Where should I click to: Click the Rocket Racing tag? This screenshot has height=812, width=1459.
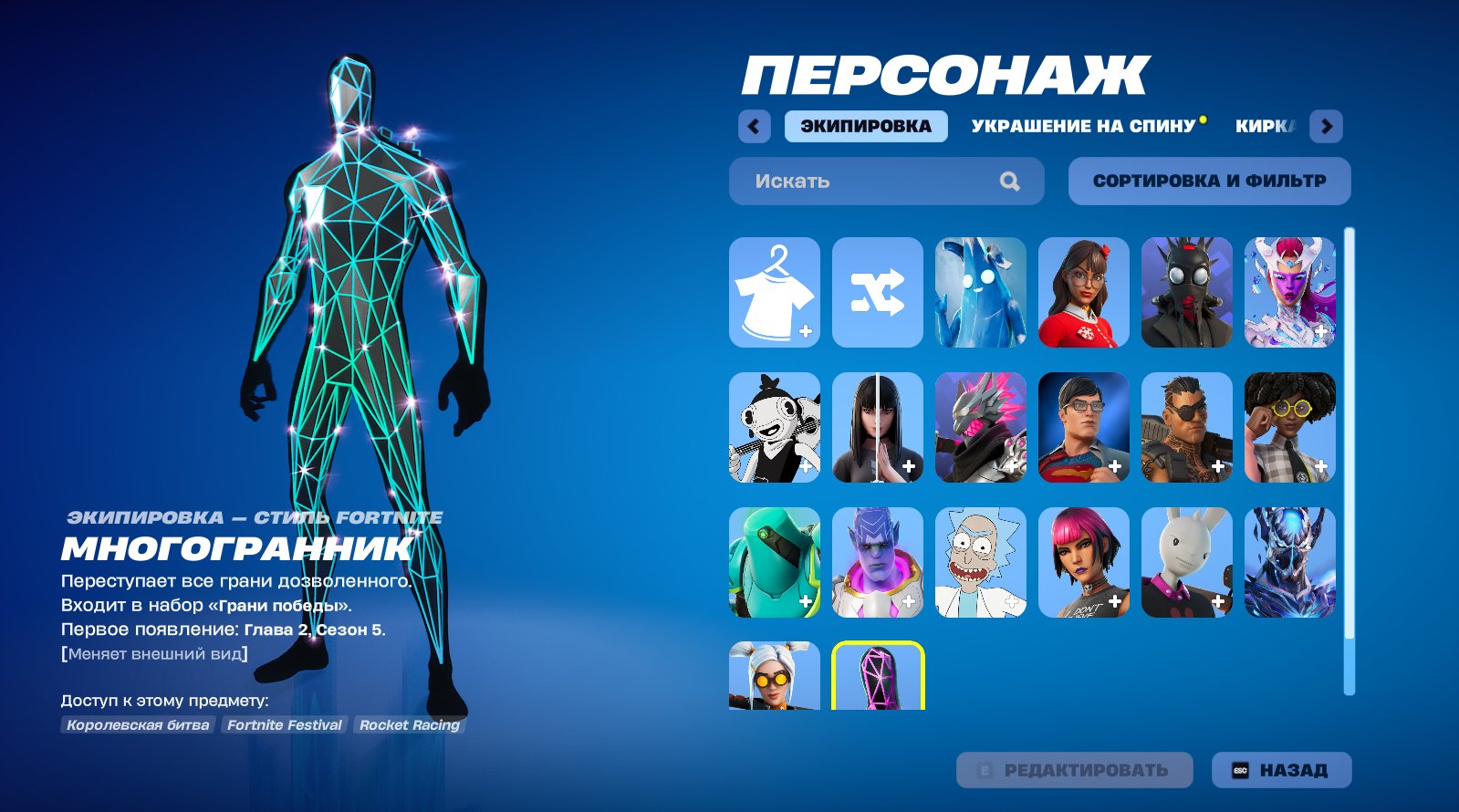(410, 725)
